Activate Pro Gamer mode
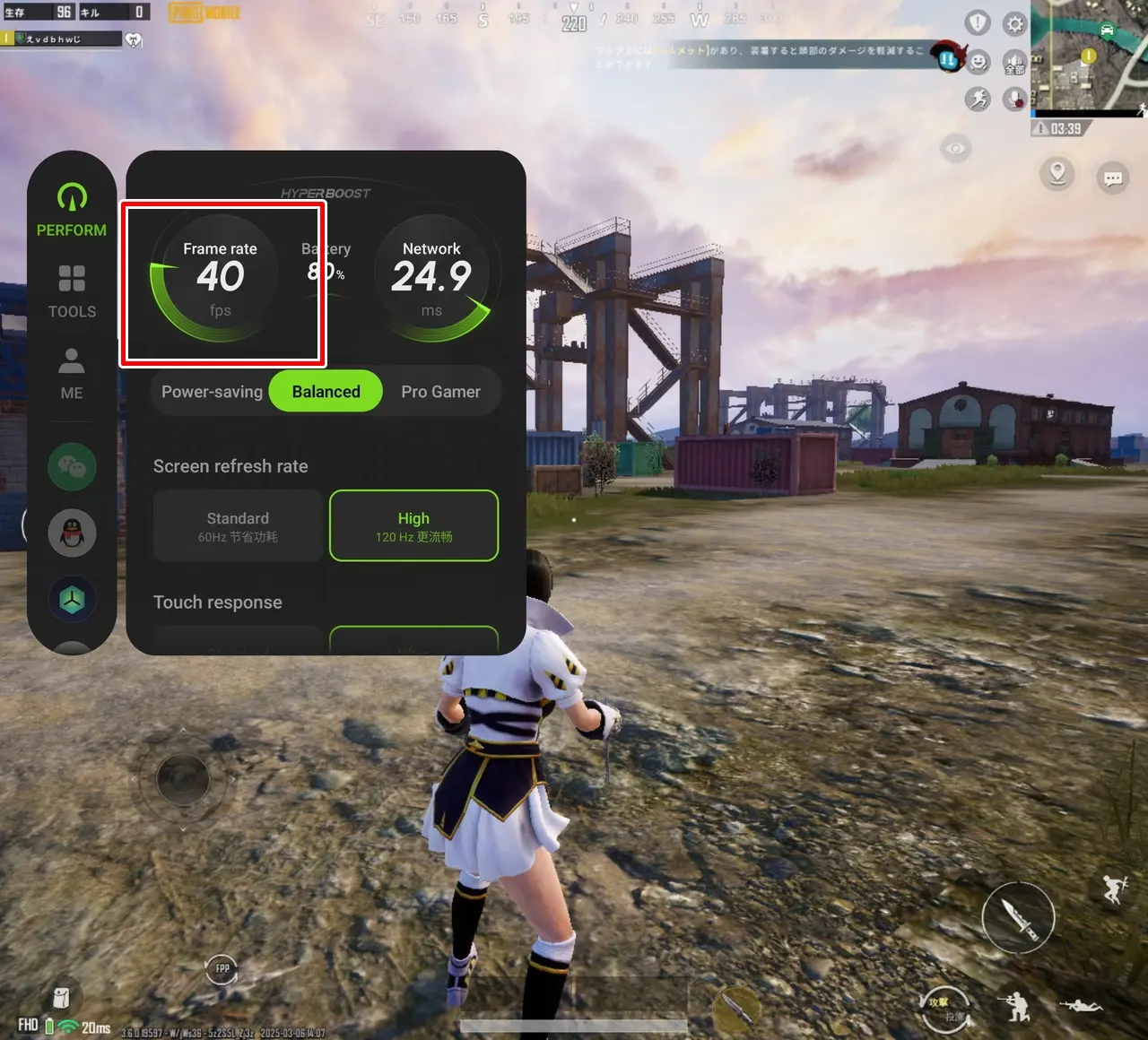Viewport: 1148px width, 1040px height. pos(440,392)
